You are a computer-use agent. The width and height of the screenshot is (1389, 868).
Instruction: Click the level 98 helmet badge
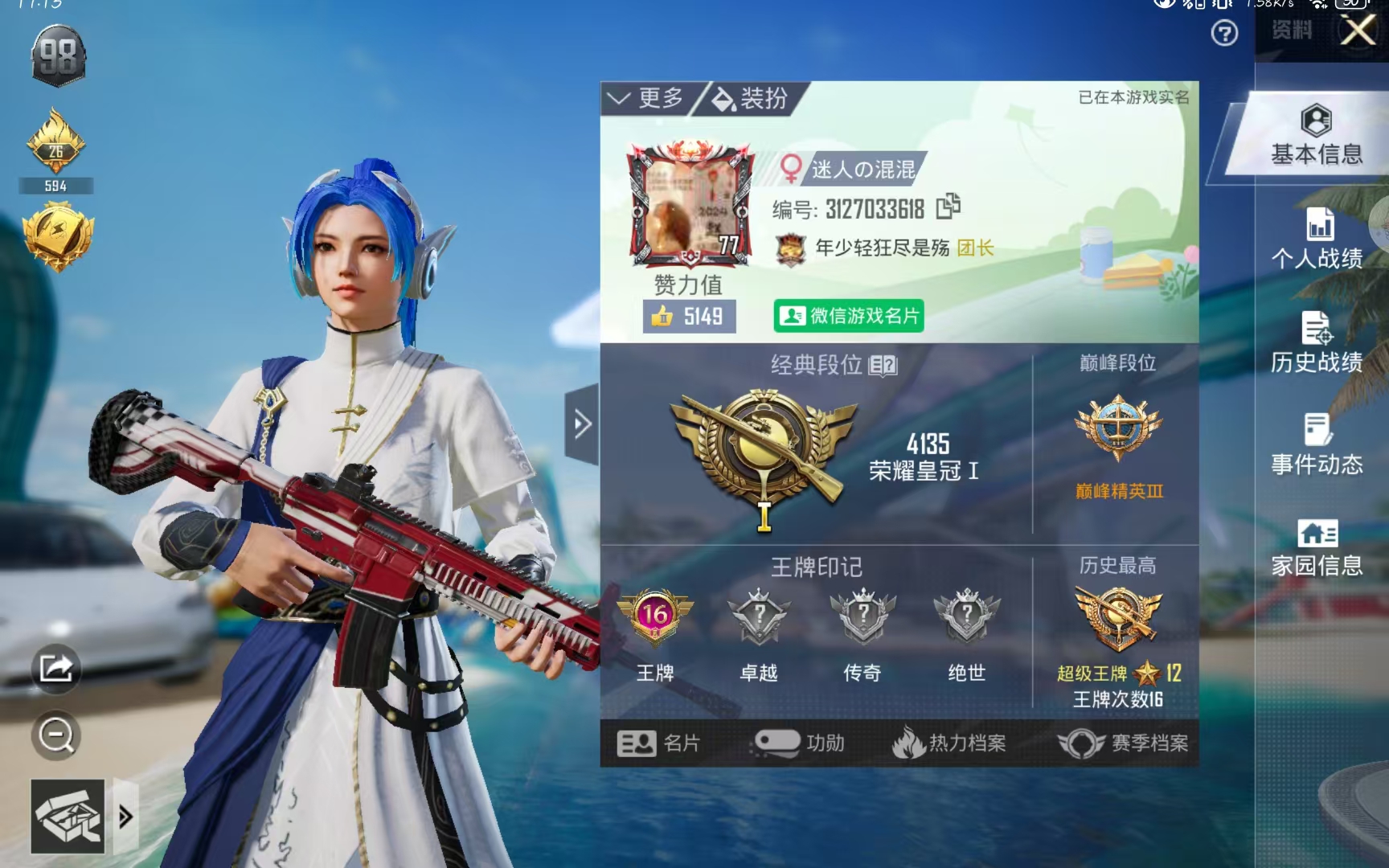coord(56,56)
